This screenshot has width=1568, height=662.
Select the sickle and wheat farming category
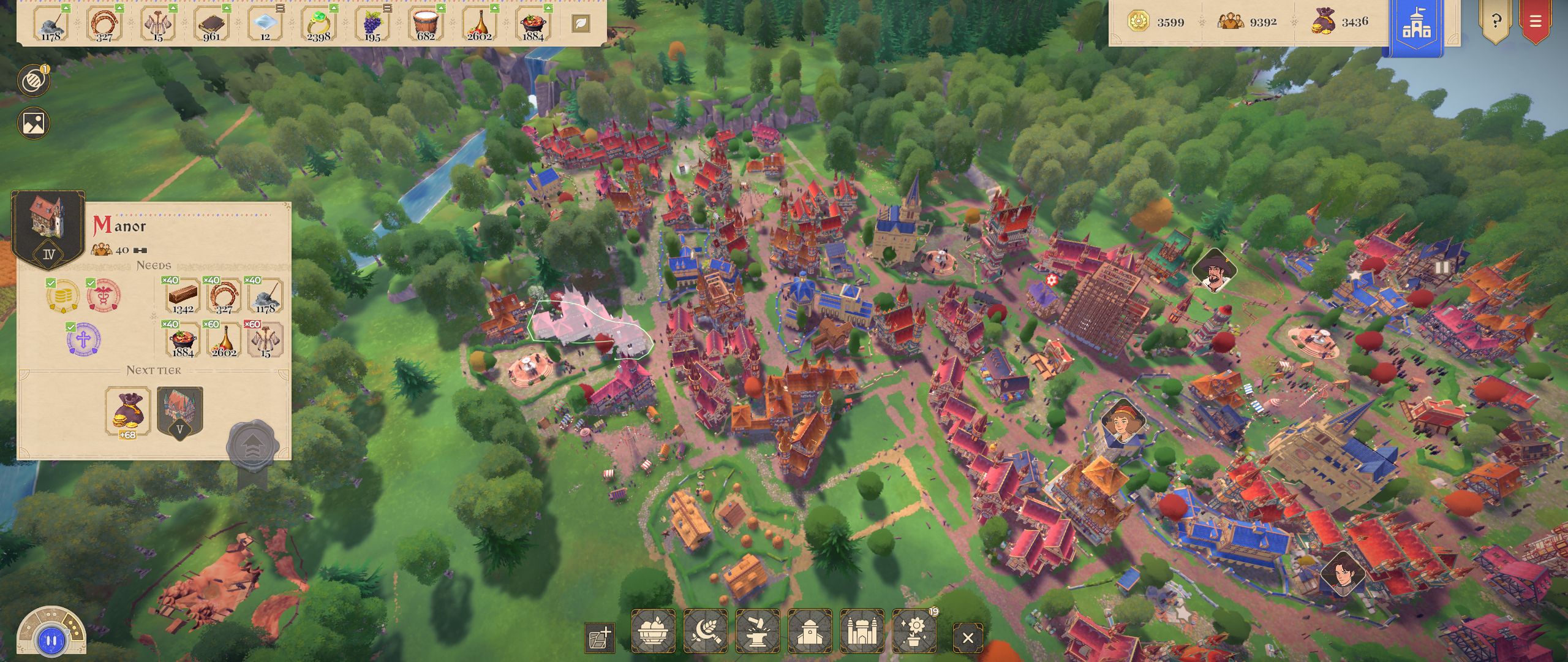click(706, 631)
